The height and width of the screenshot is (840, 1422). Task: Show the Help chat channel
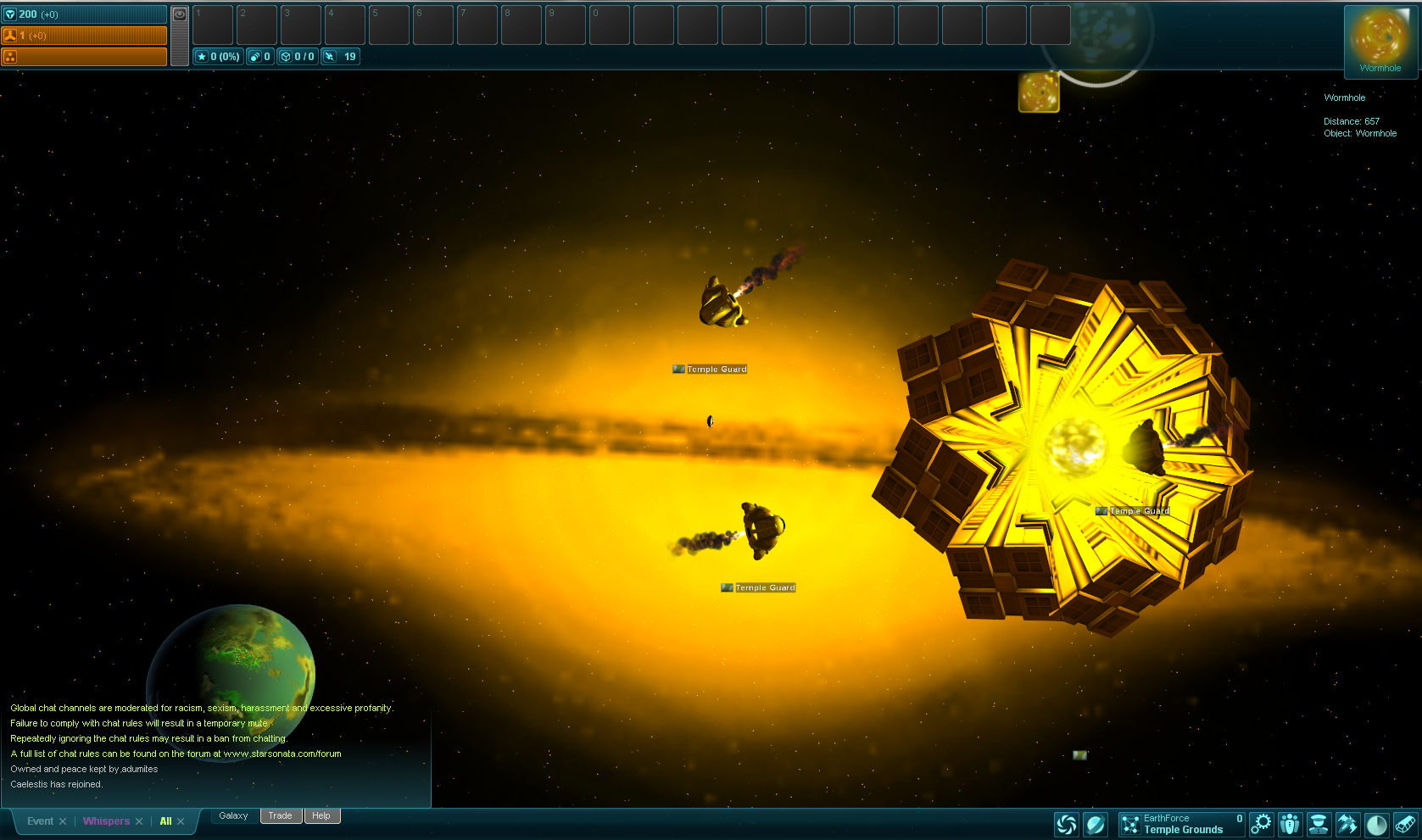[x=321, y=816]
